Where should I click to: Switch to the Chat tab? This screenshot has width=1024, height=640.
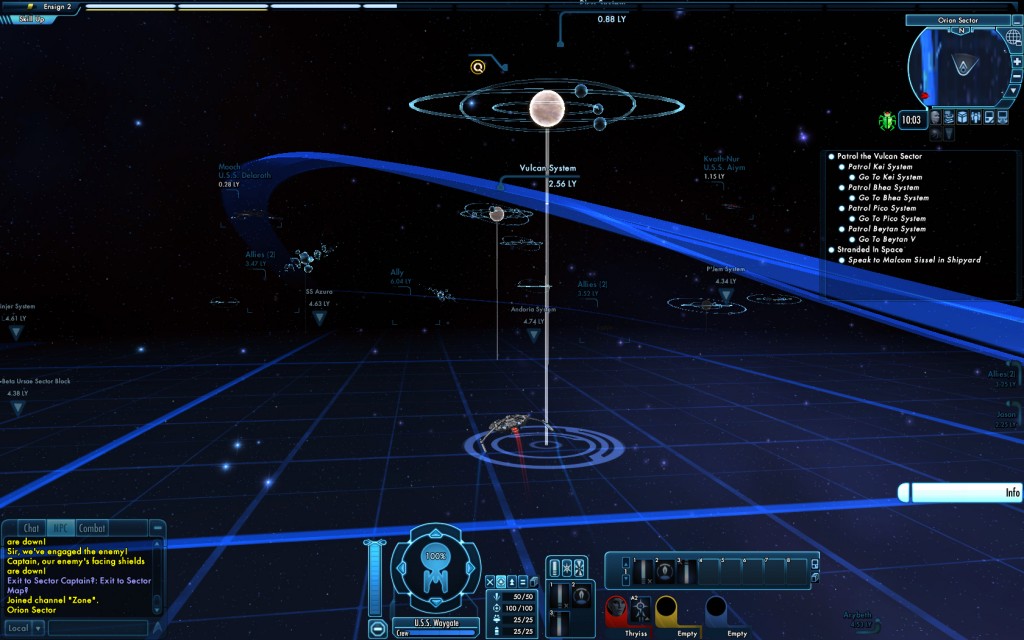point(32,528)
